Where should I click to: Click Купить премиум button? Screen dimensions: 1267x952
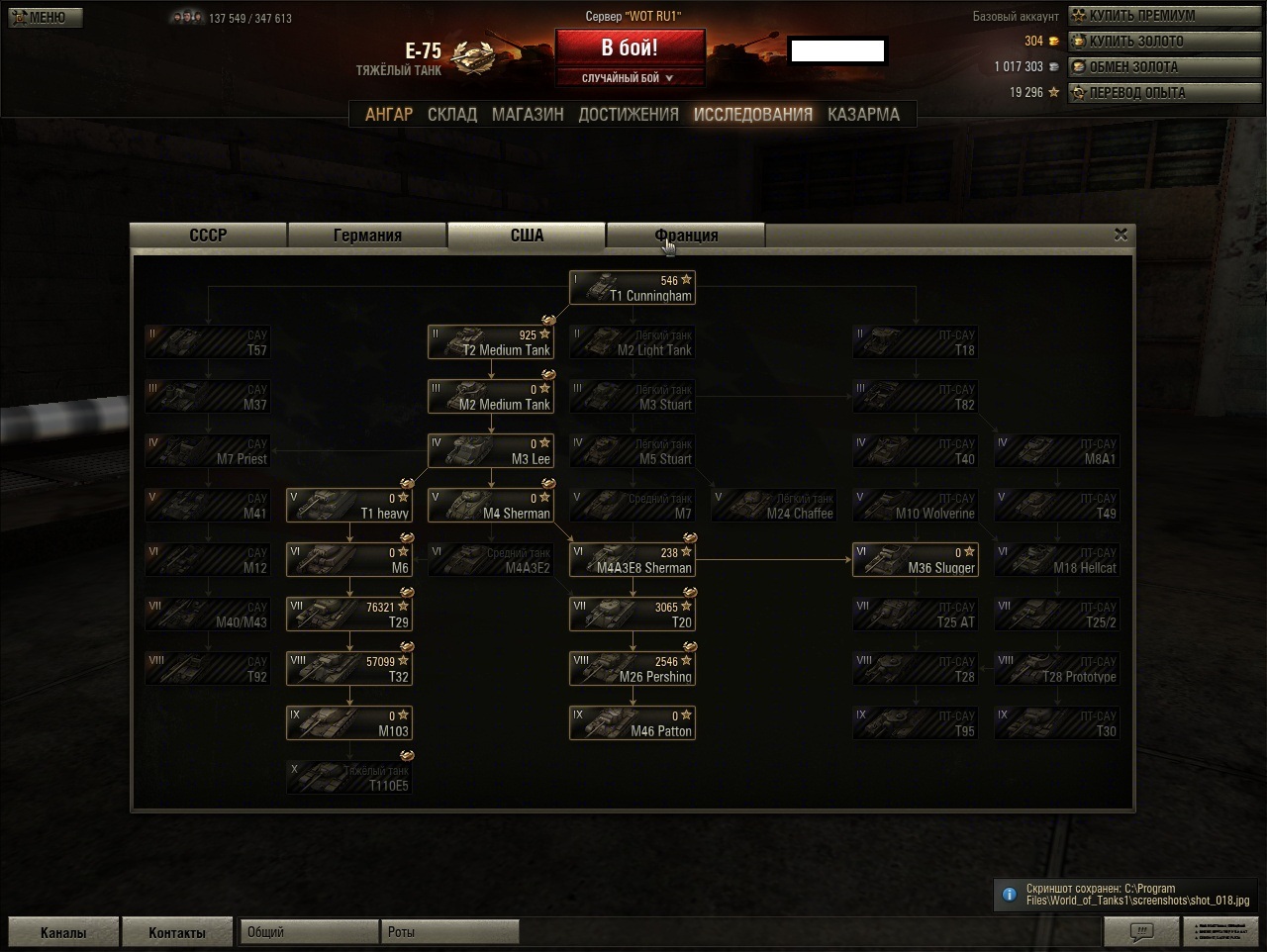point(1140,16)
